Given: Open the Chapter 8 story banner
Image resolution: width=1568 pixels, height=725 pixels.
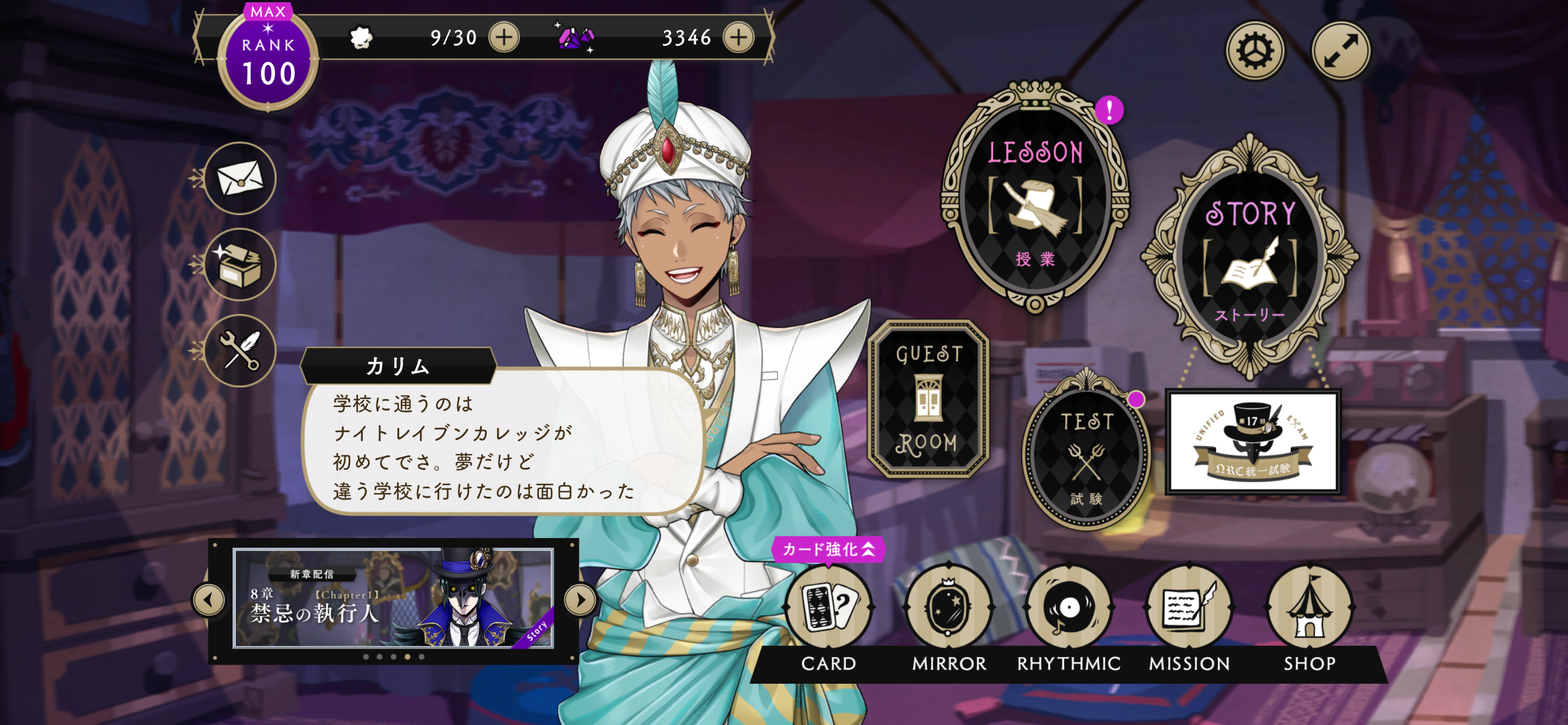Looking at the screenshot, I should click(x=393, y=599).
